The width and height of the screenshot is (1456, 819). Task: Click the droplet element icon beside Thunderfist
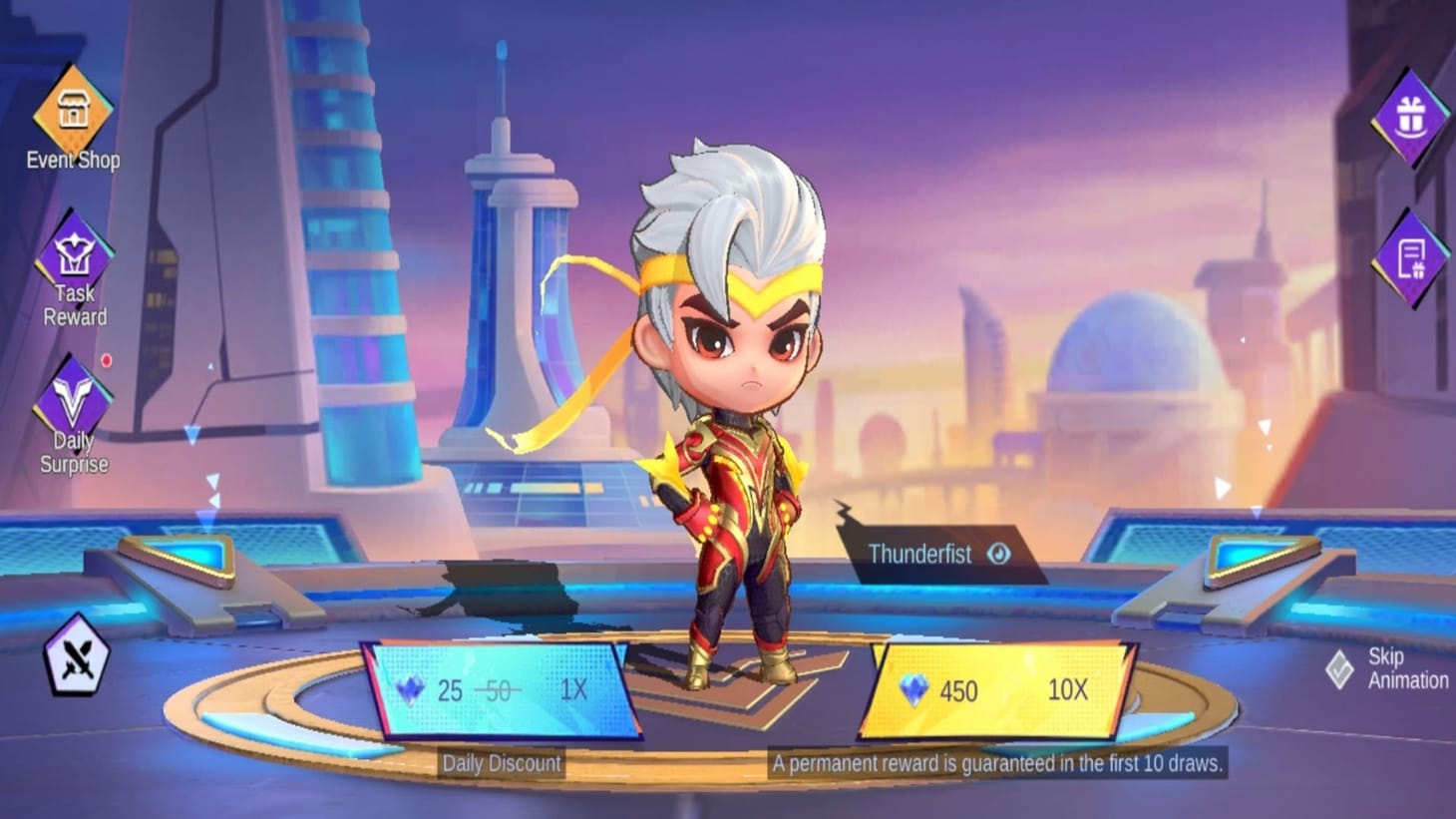pos(999,553)
